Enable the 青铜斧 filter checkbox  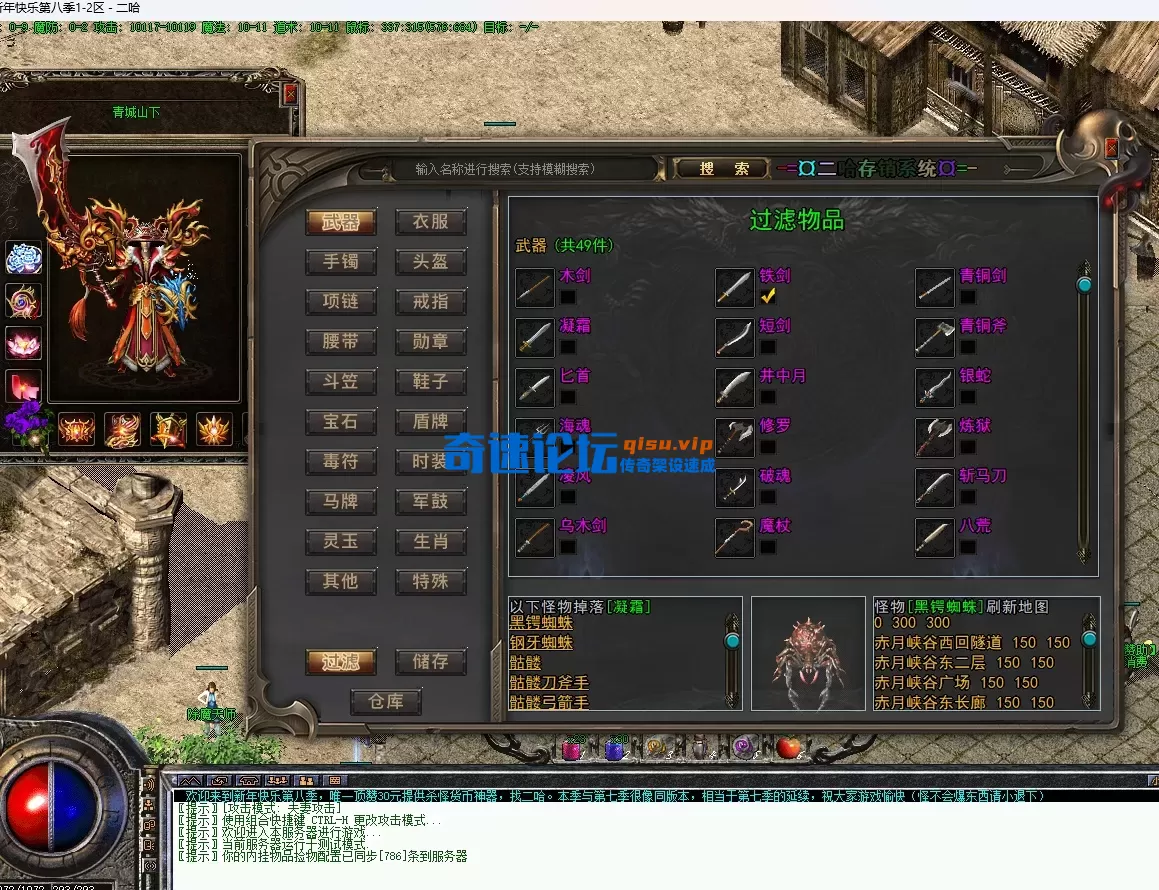coord(967,347)
